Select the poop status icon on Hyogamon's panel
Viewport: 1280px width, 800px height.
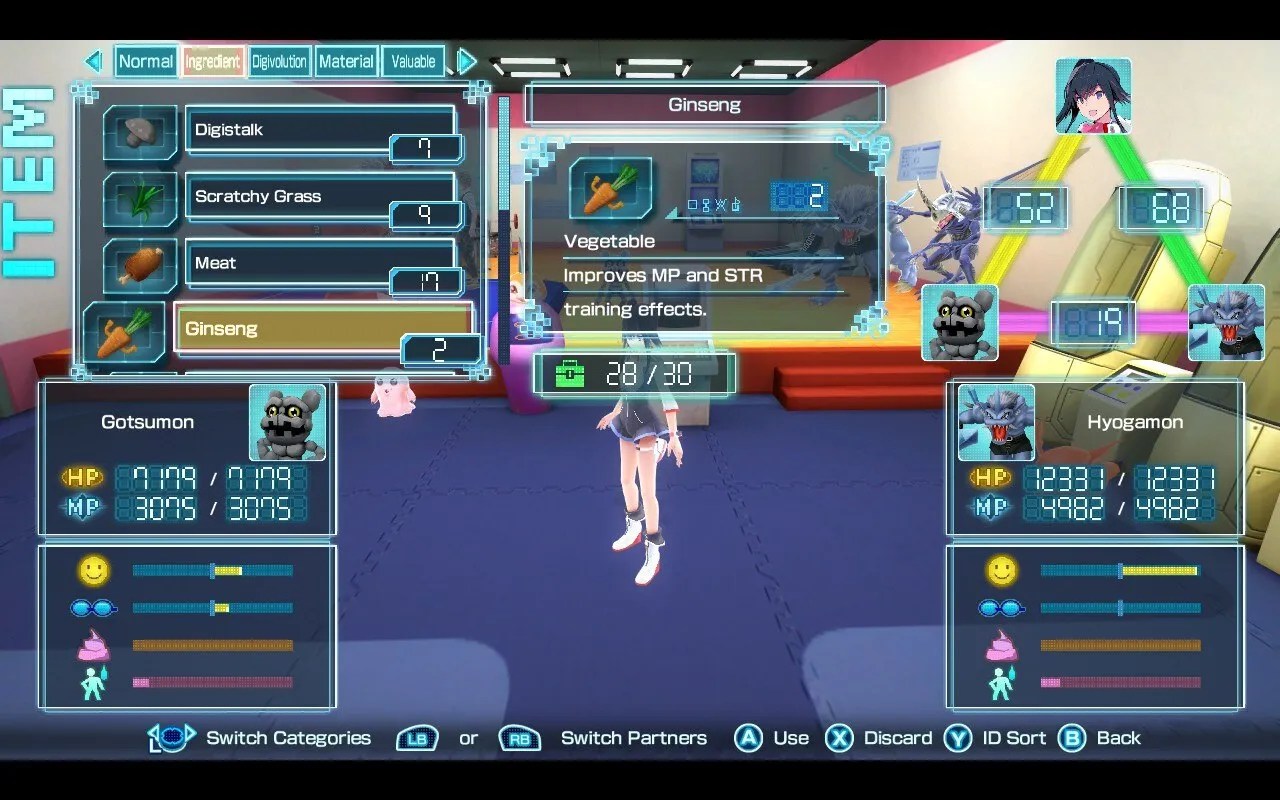click(x=1004, y=648)
